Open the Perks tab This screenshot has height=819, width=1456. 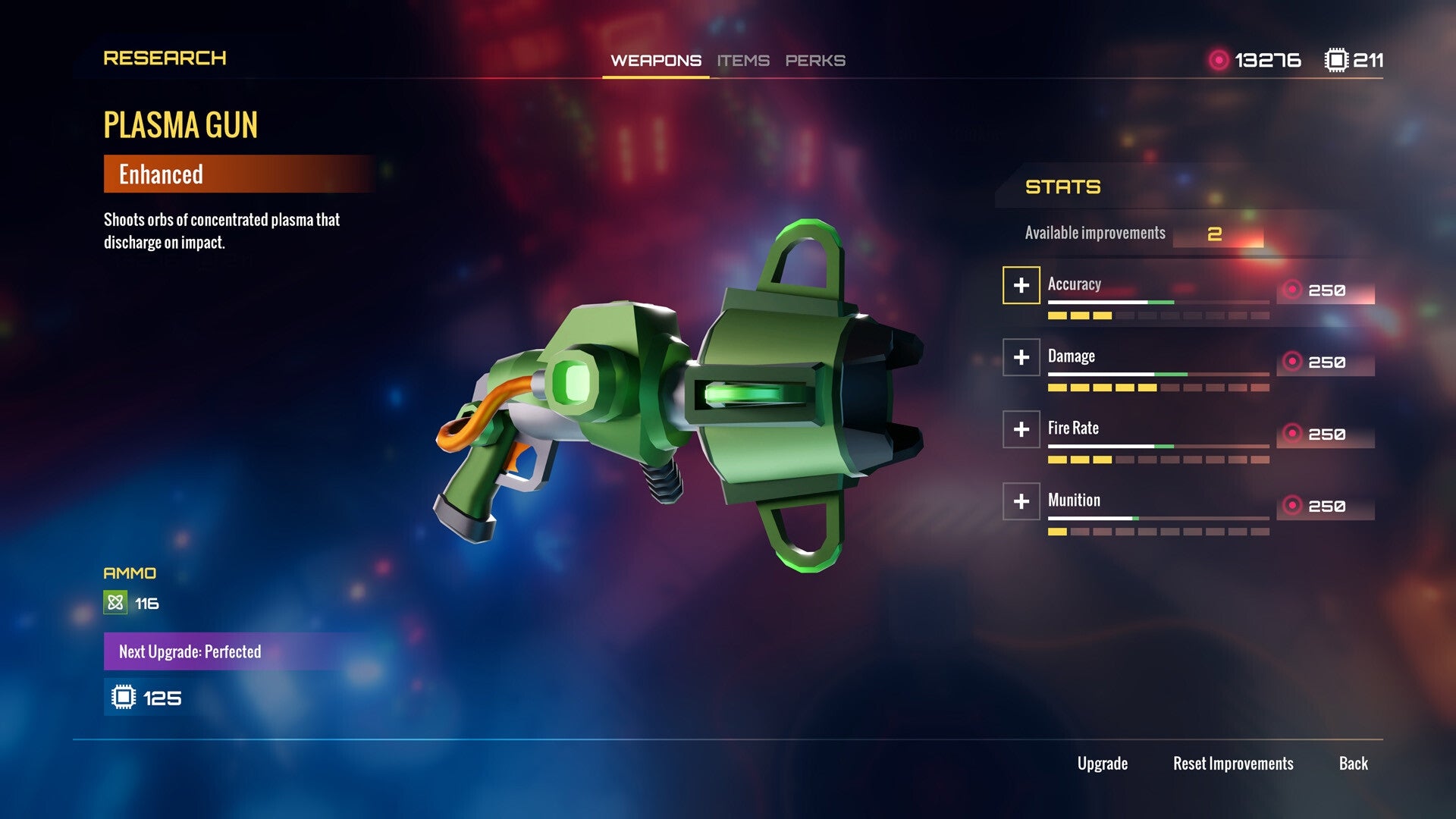click(814, 61)
